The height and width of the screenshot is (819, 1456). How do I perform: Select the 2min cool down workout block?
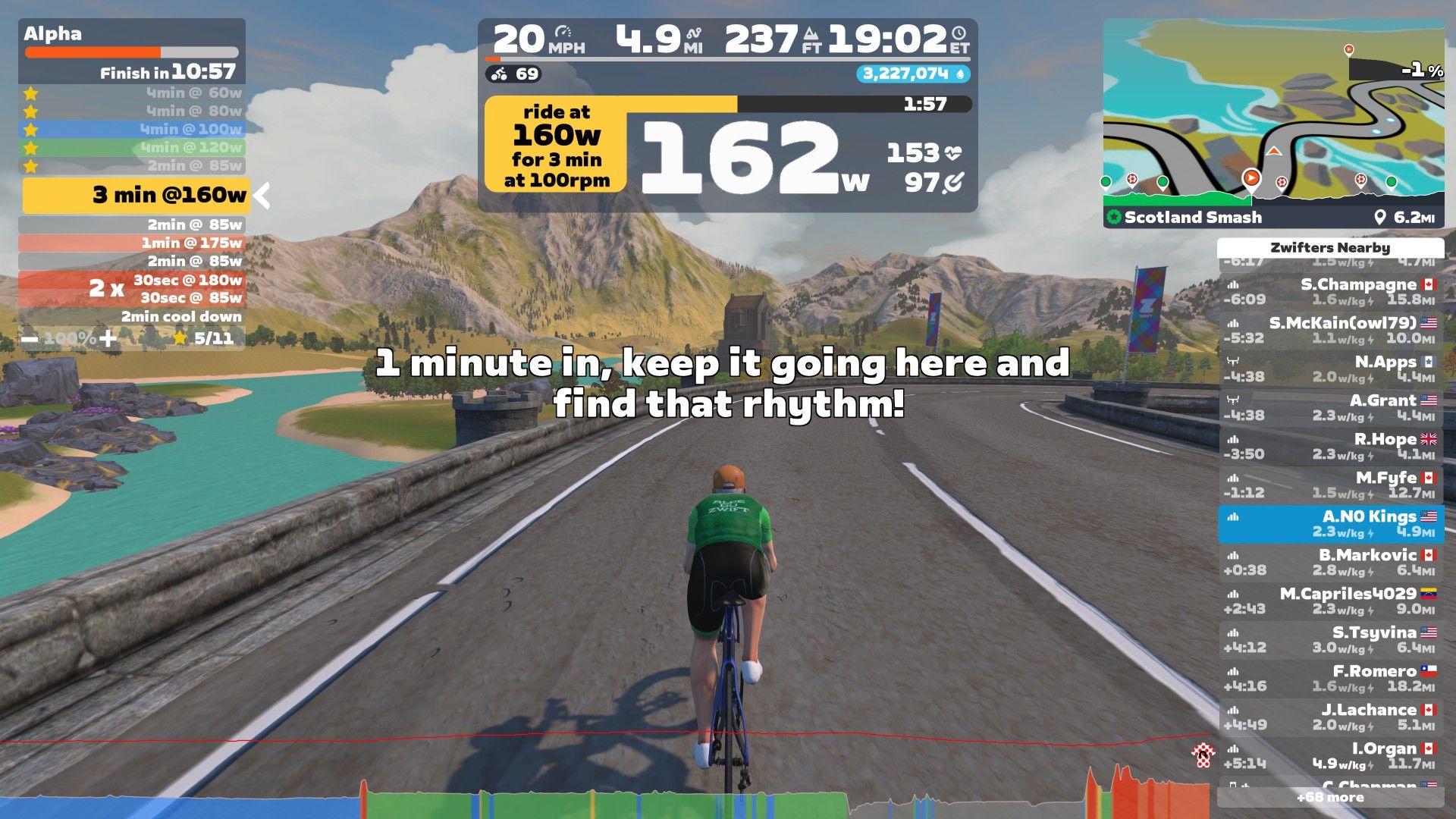coord(132,317)
